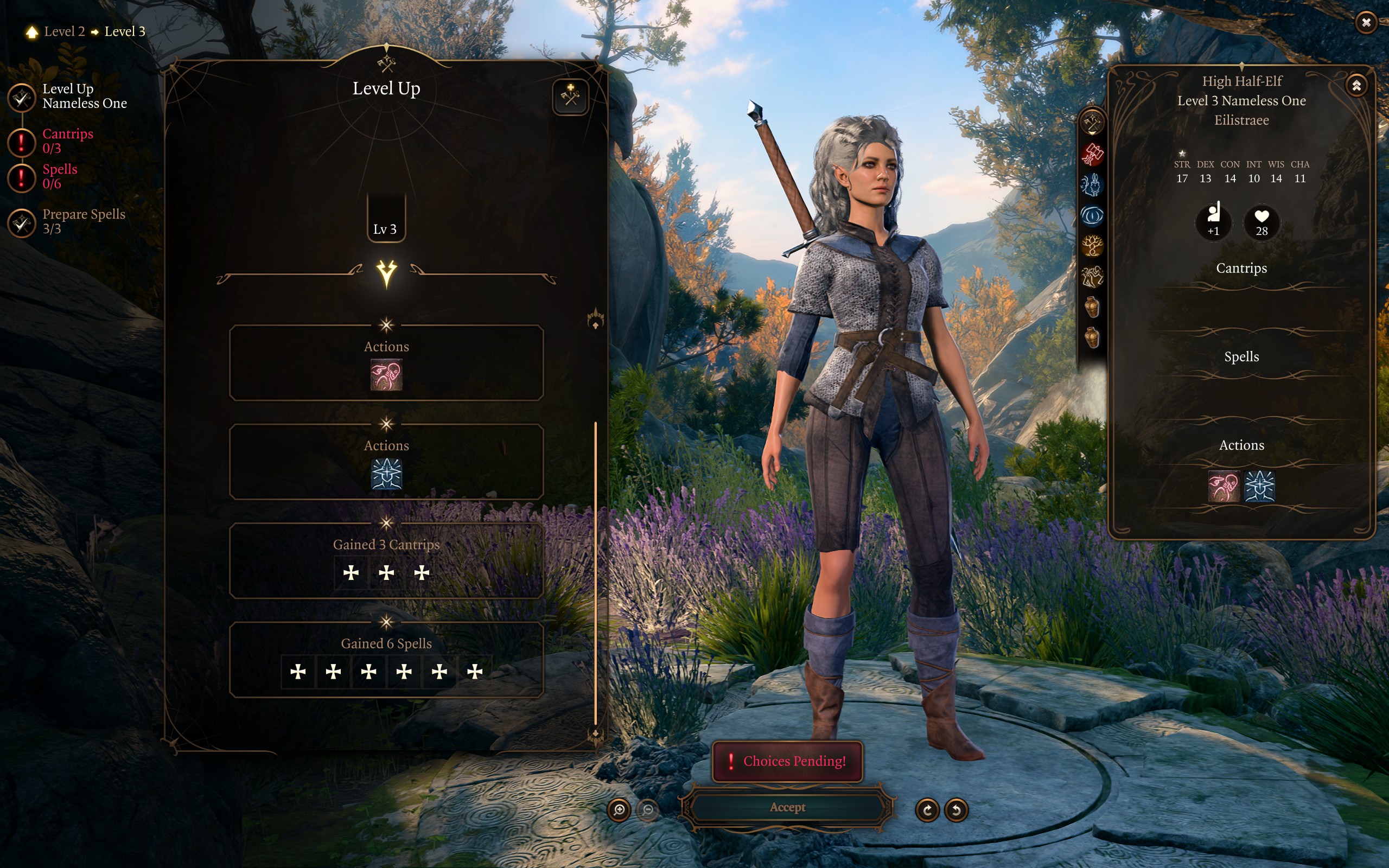Accept the level up choices
The height and width of the screenshot is (868, 1389).
tap(787, 807)
